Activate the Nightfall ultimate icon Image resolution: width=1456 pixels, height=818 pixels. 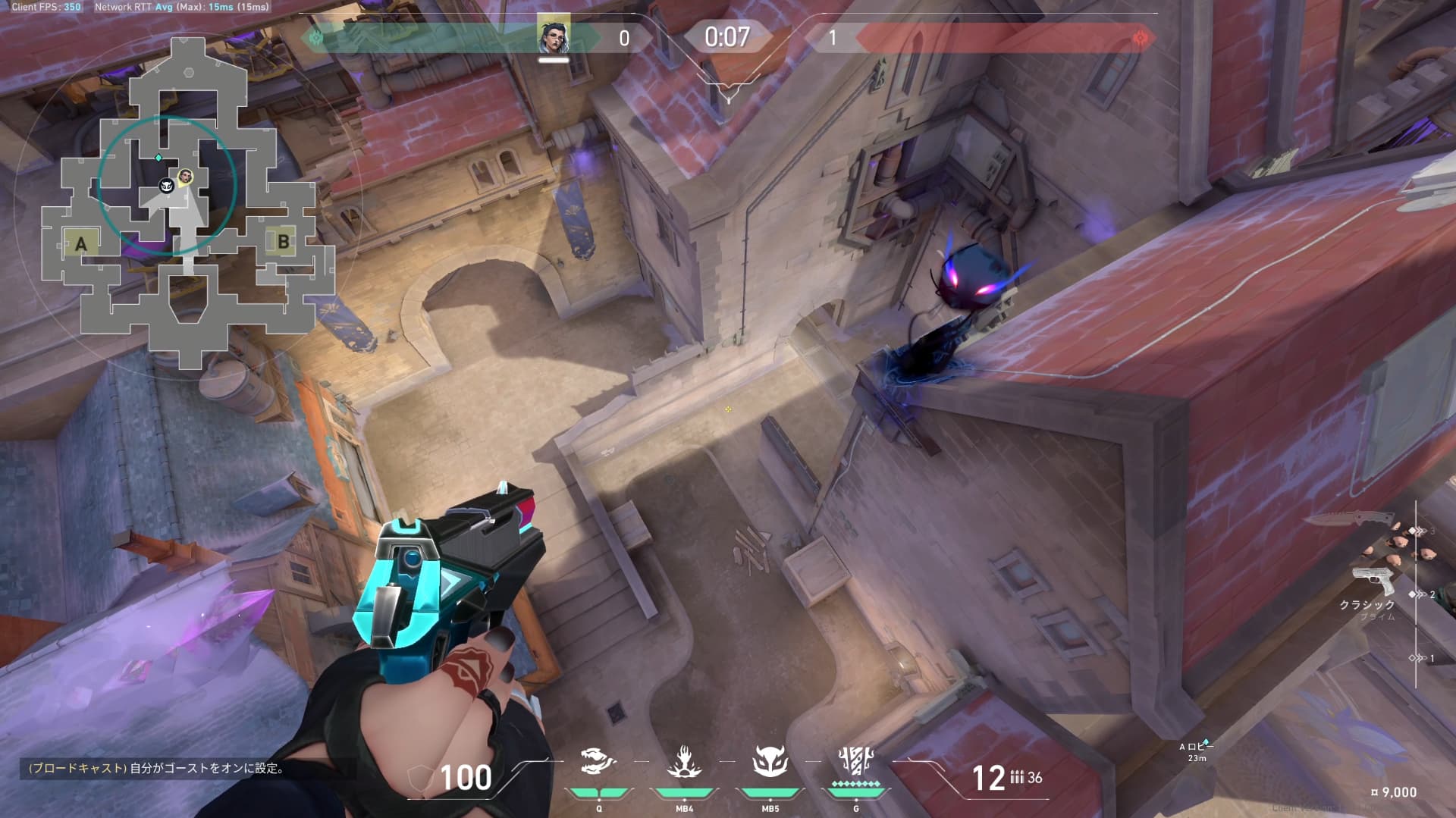[x=855, y=760]
